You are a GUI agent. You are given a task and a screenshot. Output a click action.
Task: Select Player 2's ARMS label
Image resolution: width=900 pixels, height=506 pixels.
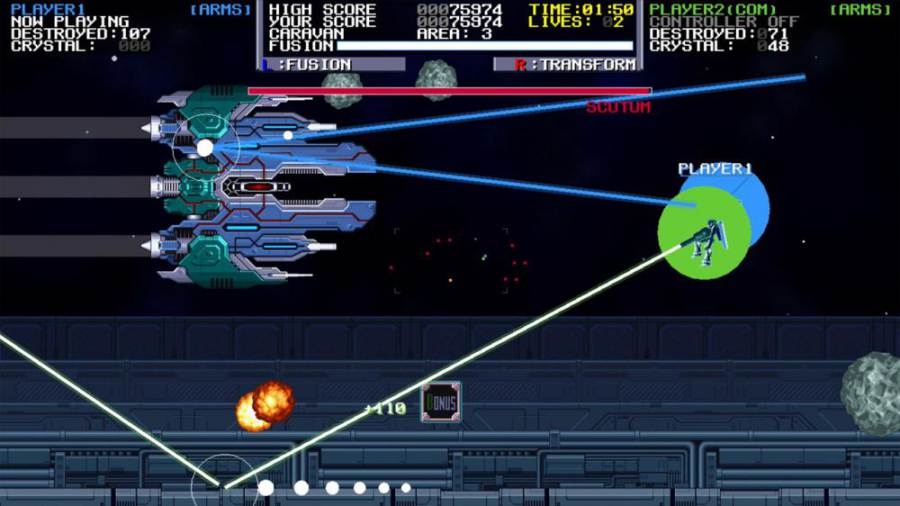860,9
